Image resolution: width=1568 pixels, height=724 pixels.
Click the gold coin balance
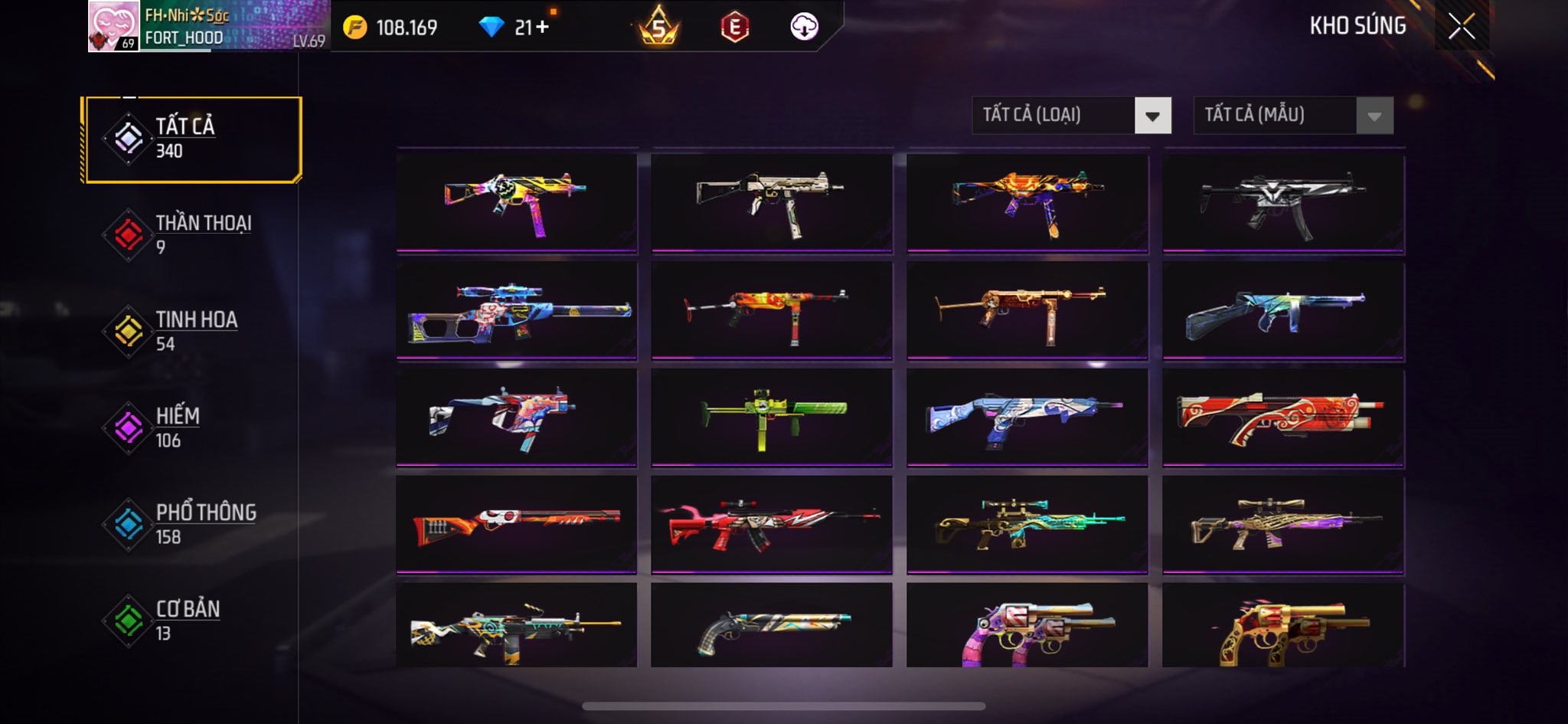390,28
